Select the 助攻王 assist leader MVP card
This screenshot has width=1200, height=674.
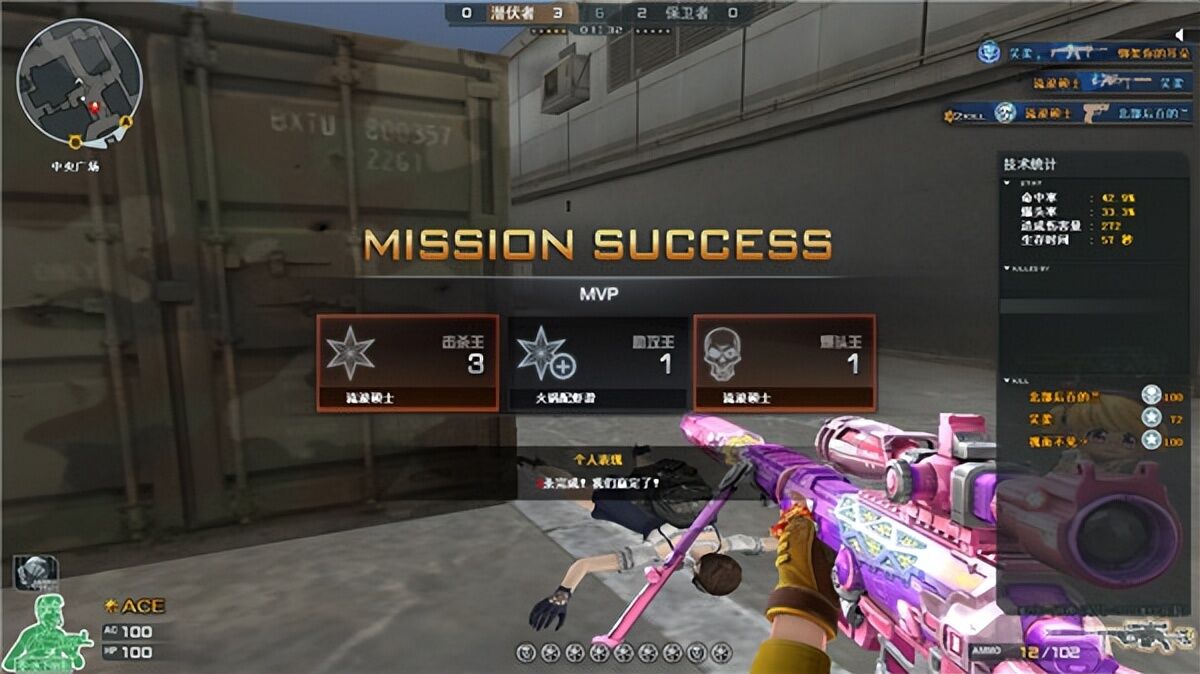598,362
